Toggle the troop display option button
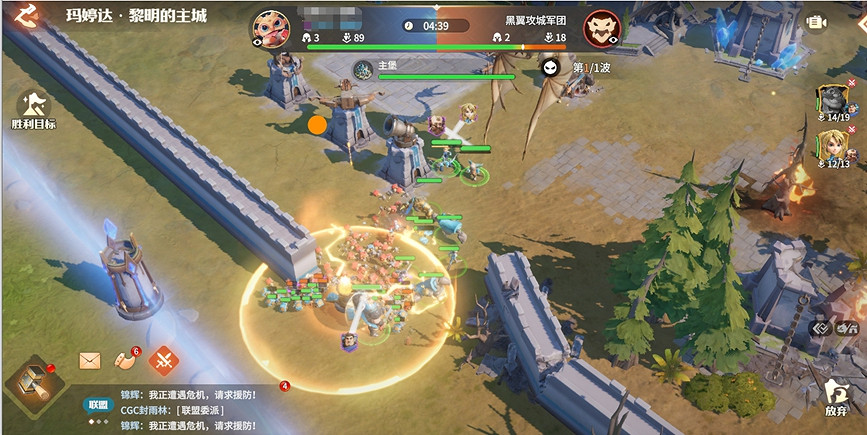 click(850, 326)
